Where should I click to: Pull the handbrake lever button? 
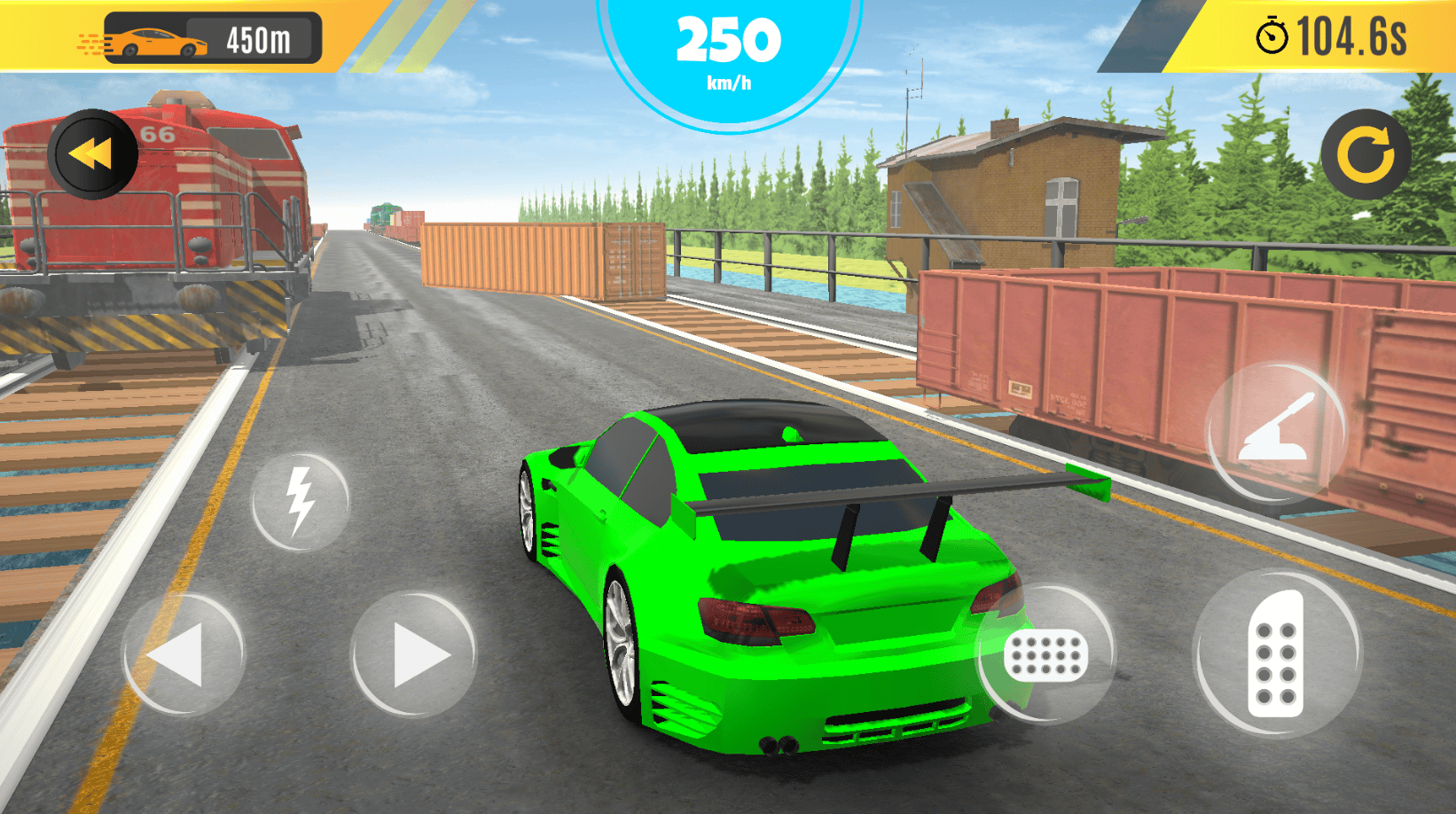click(1274, 432)
